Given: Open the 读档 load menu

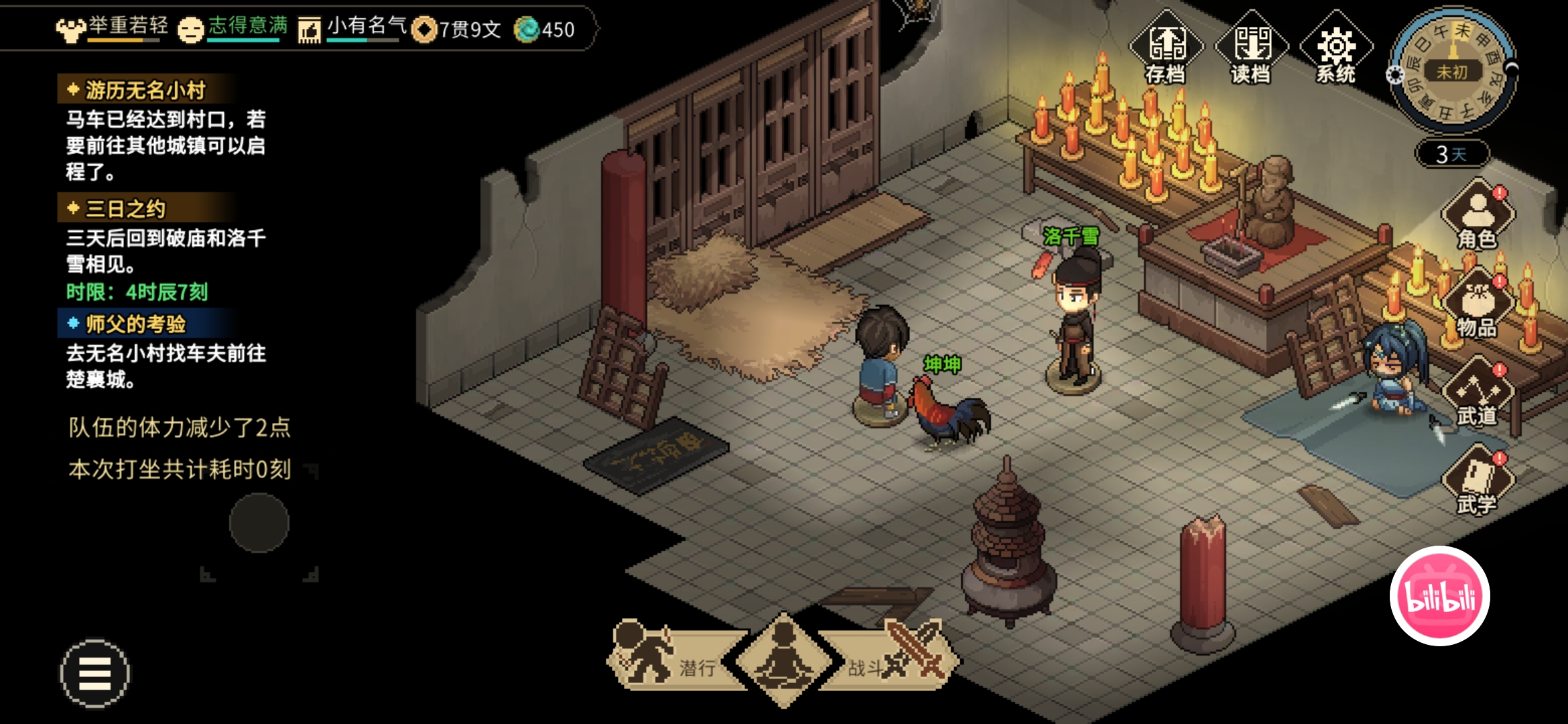Looking at the screenshot, I should click(x=1251, y=48).
